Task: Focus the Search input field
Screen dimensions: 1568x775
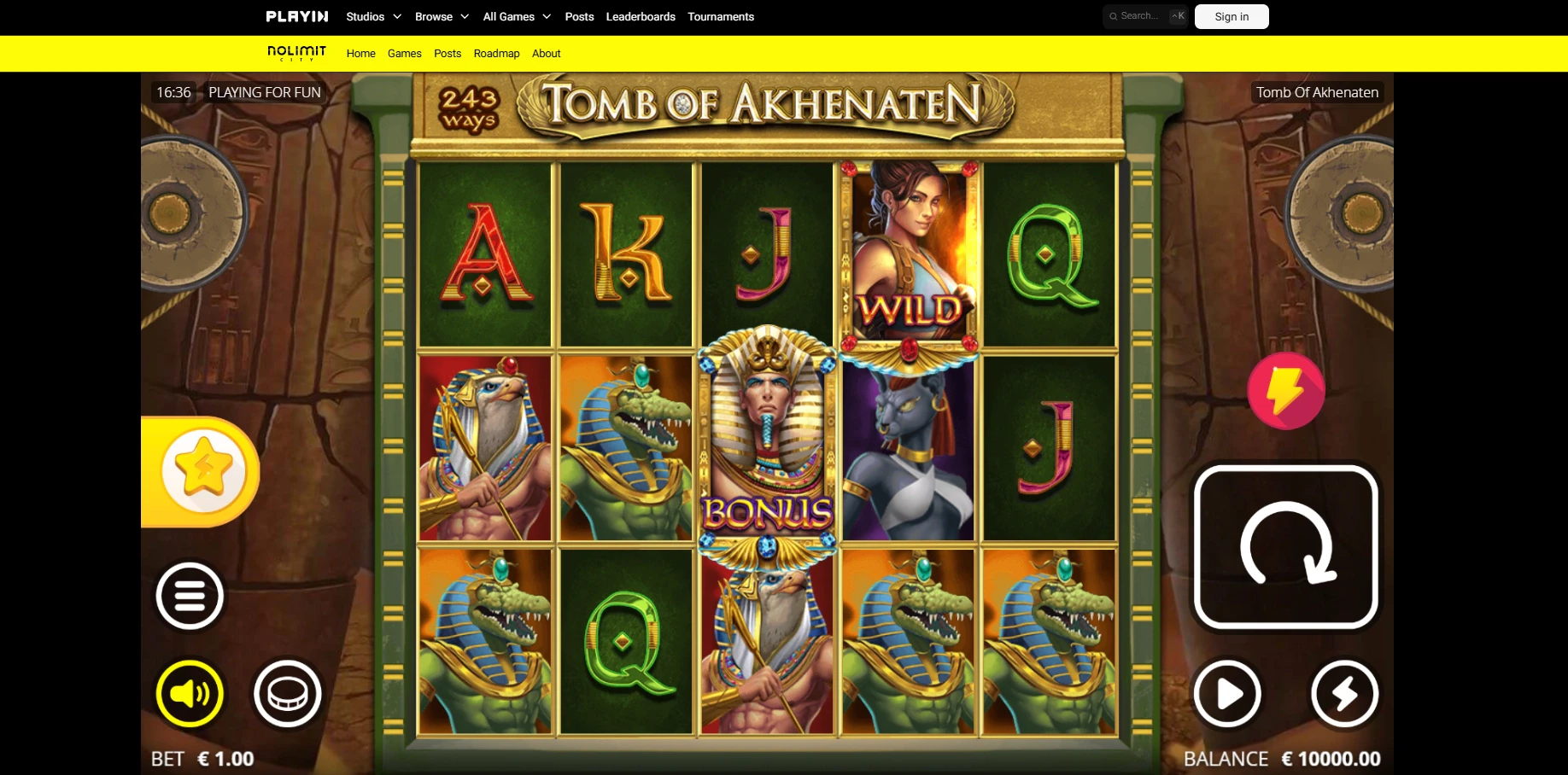Action: [x=1140, y=16]
